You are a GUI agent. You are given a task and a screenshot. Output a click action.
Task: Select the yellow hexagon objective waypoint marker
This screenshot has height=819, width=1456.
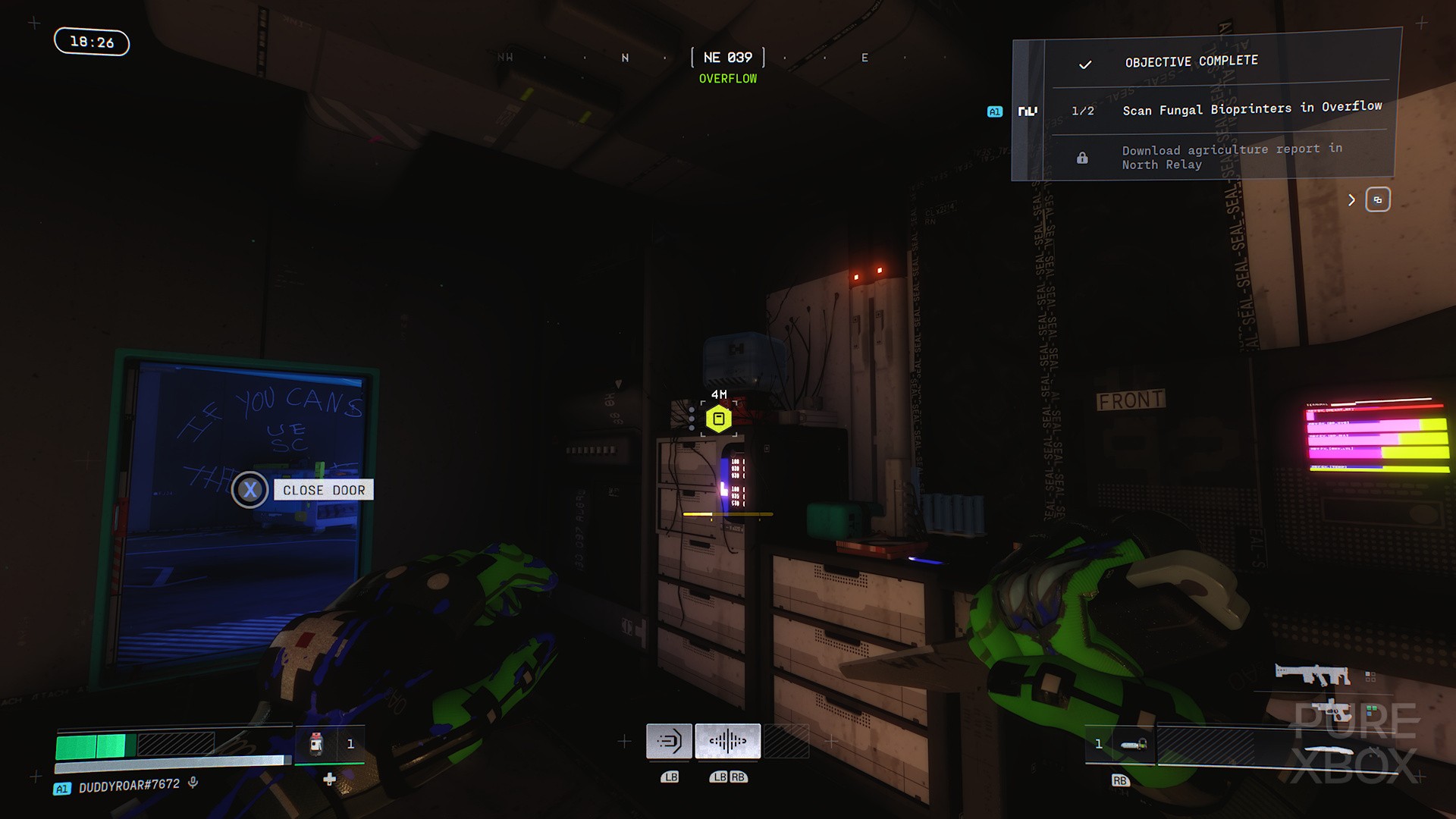[719, 419]
